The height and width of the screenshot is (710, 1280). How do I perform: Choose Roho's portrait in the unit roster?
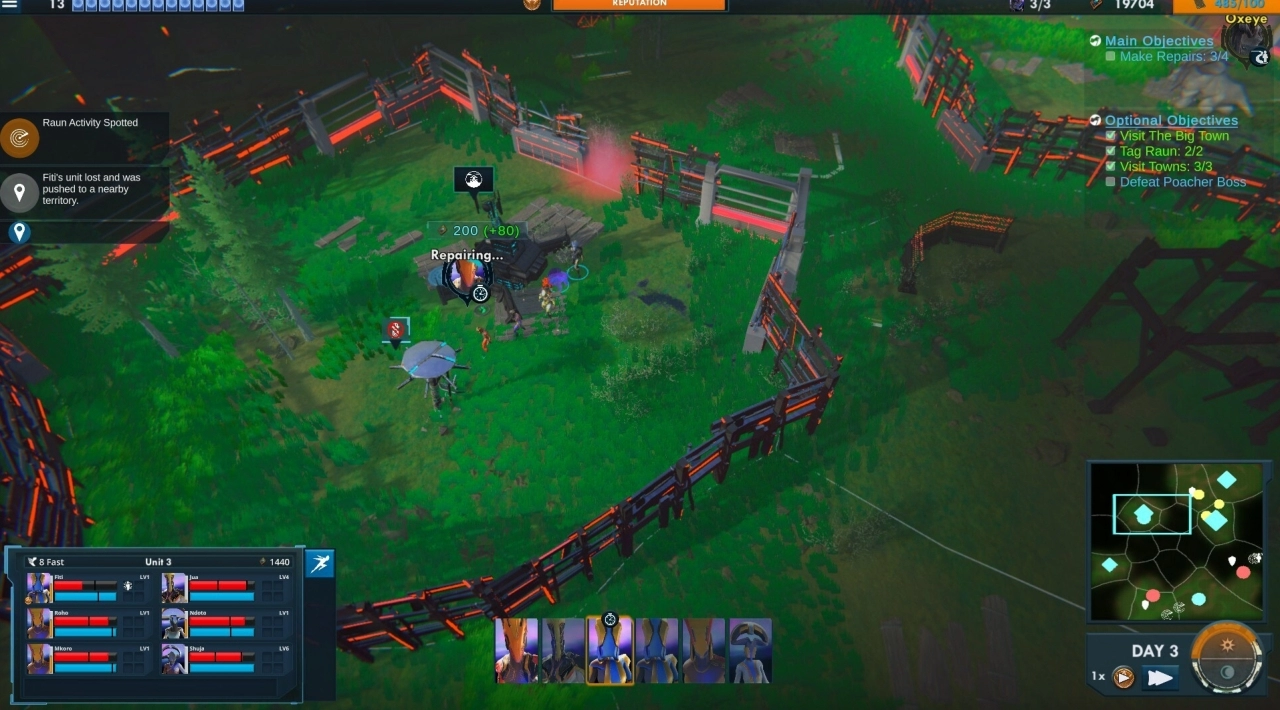click(x=40, y=623)
